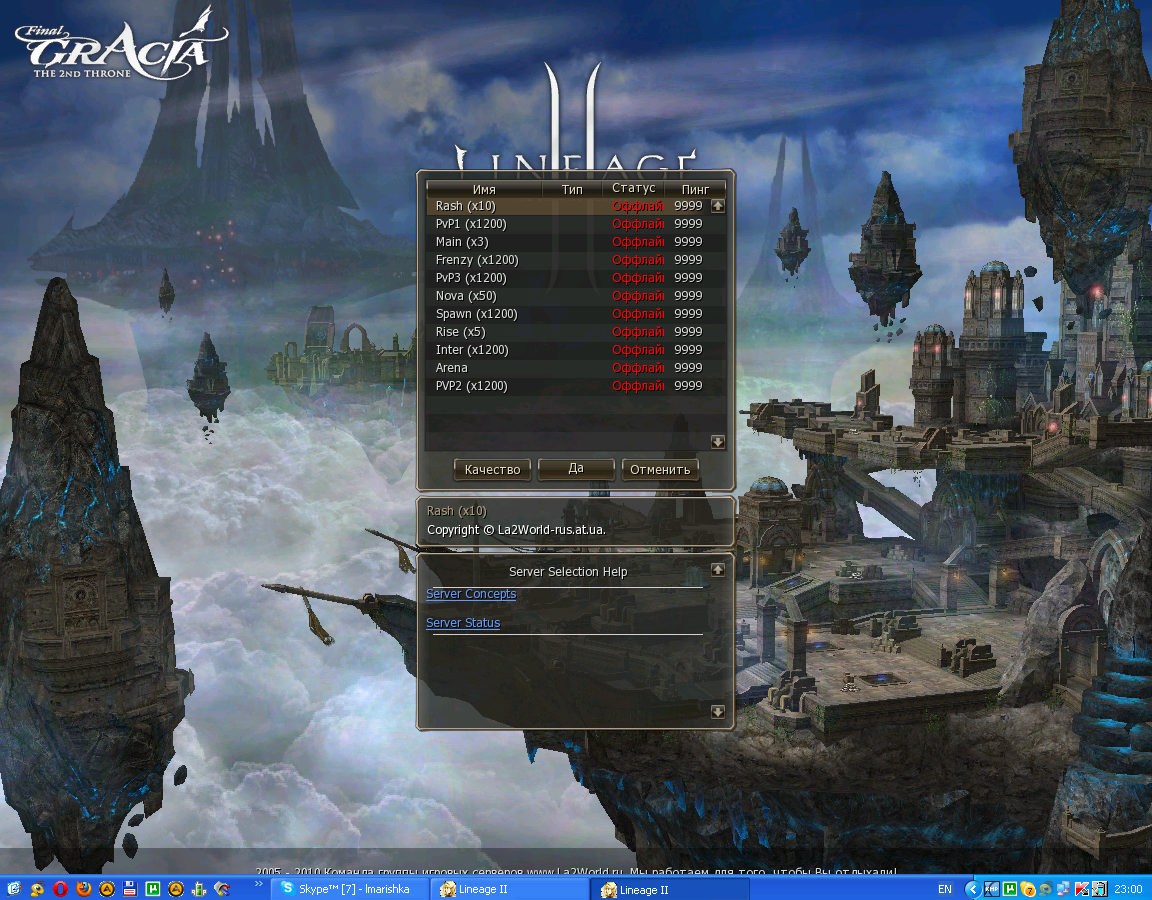Screen dimensions: 1152x900
Task: Sort the list by Пинг column
Action: coord(695,188)
